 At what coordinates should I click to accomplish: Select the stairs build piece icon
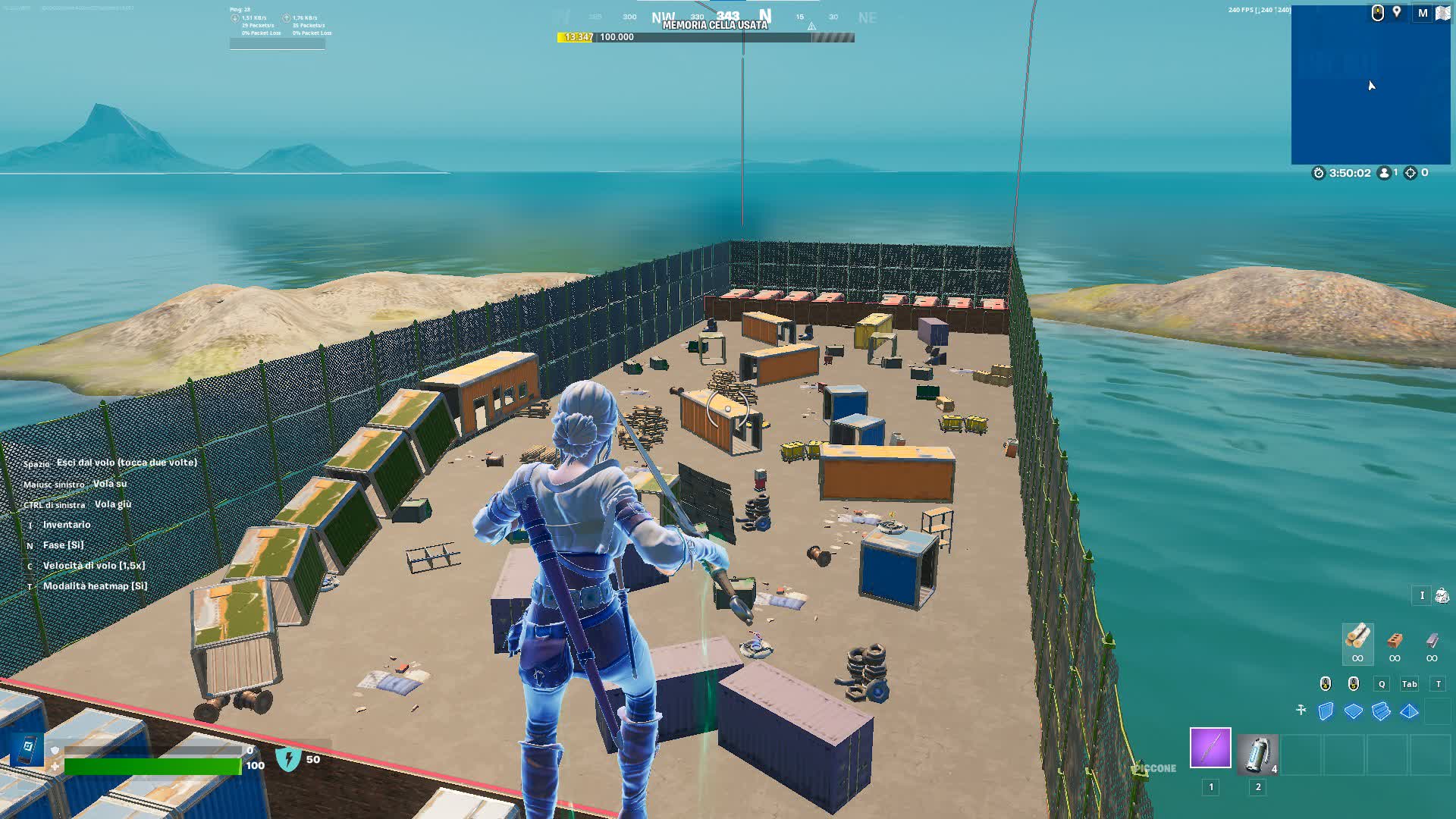pos(1382,710)
